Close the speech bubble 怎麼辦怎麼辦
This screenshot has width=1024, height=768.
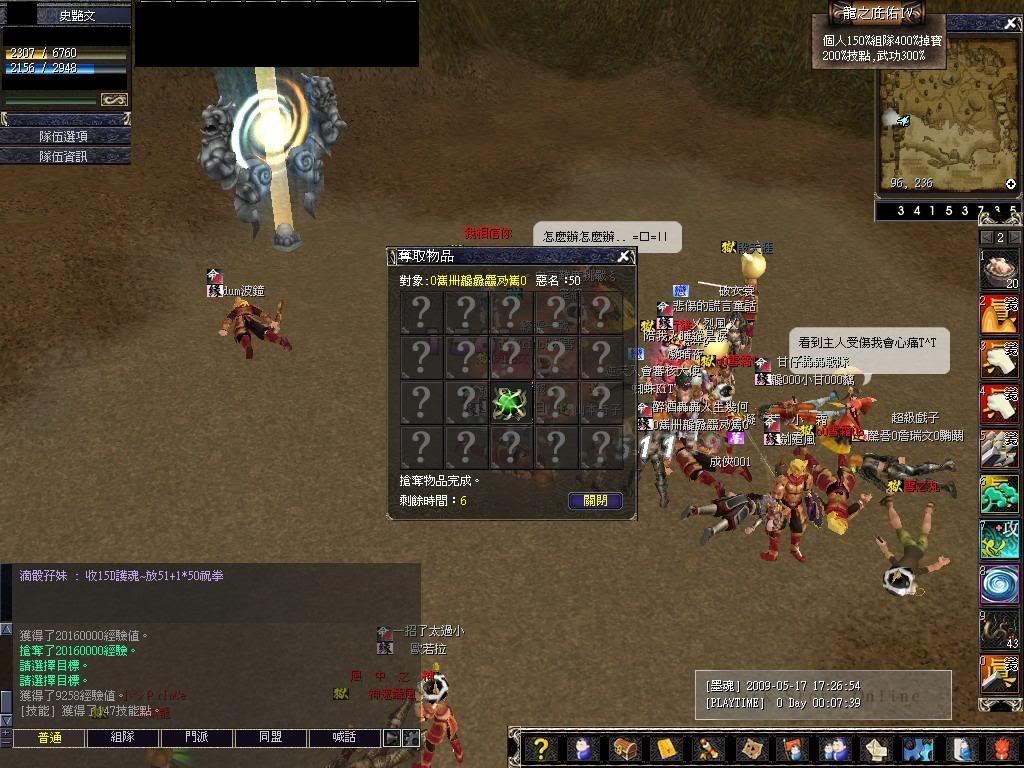click(x=608, y=237)
